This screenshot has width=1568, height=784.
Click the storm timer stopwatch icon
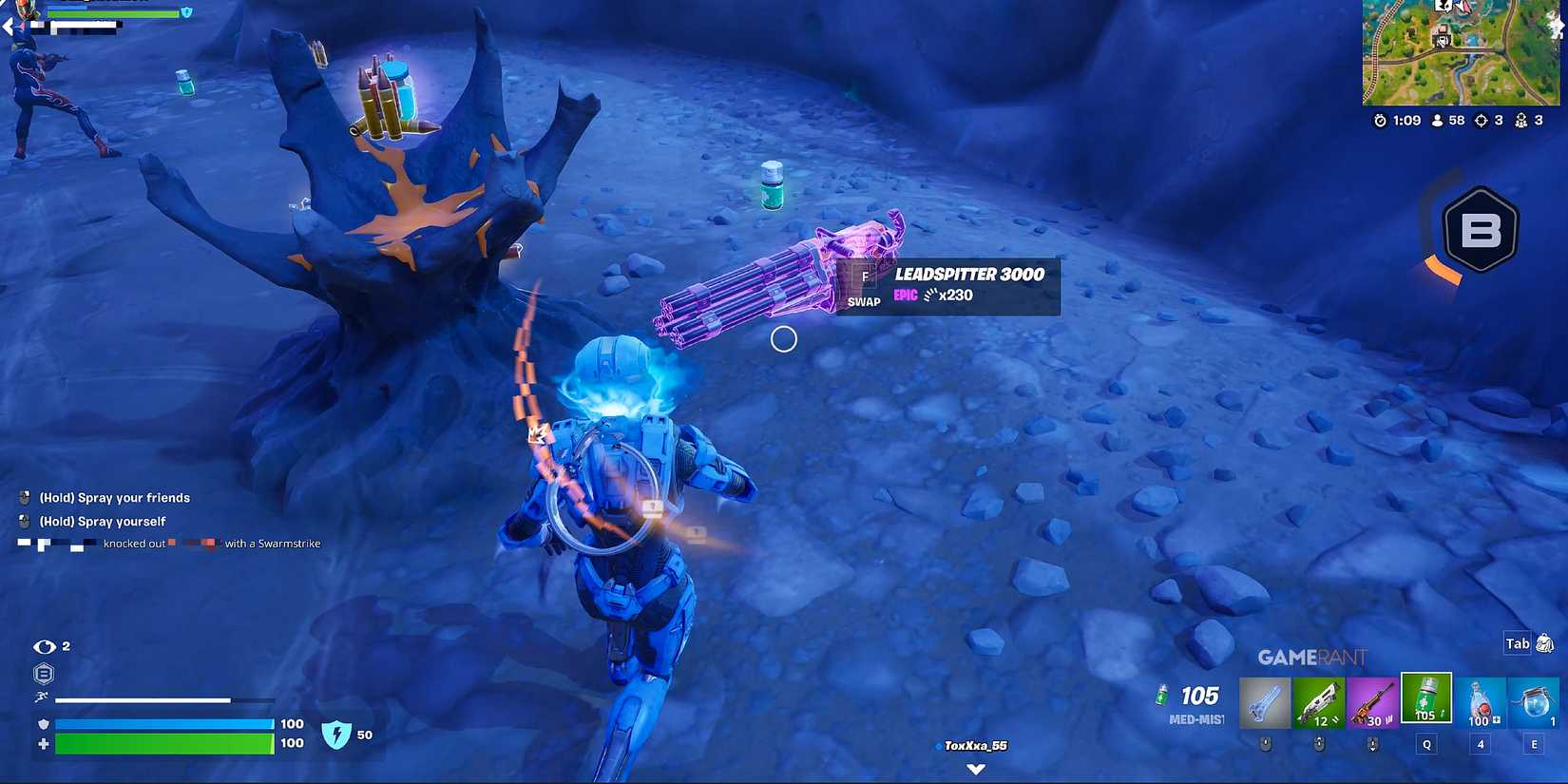1381,121
